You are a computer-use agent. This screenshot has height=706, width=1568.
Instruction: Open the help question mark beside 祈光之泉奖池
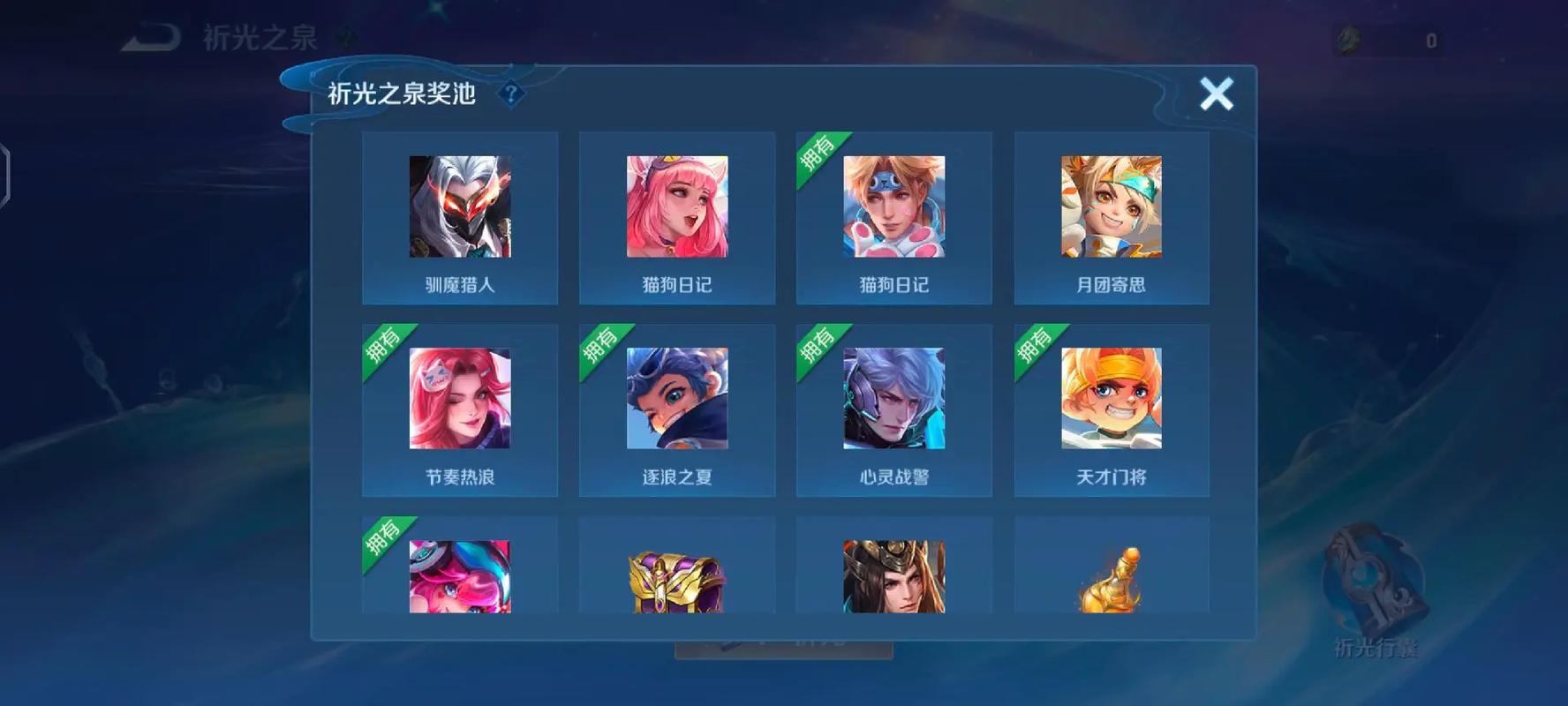510,94
